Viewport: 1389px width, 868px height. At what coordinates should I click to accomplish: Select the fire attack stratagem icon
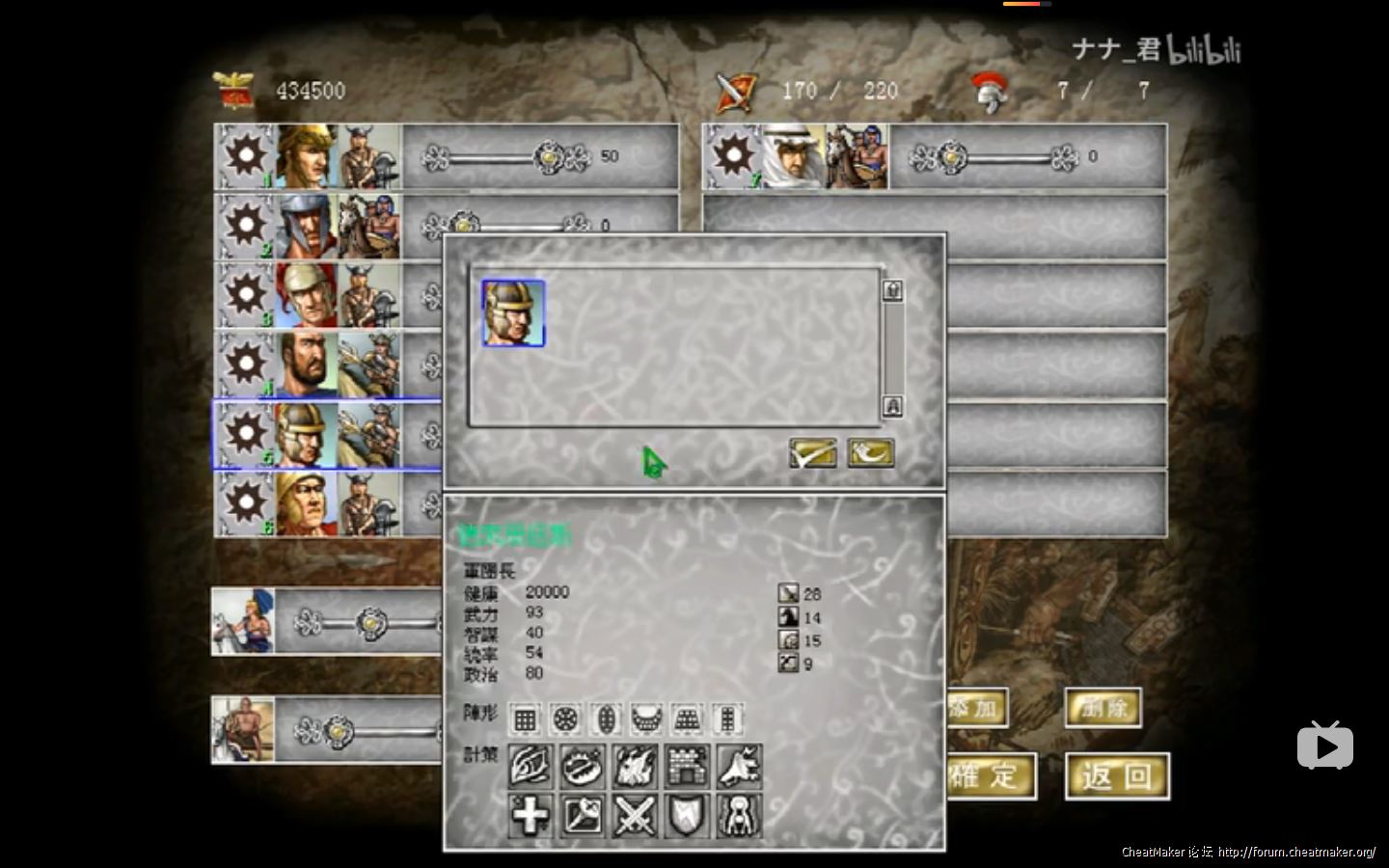tap(635, 766)
